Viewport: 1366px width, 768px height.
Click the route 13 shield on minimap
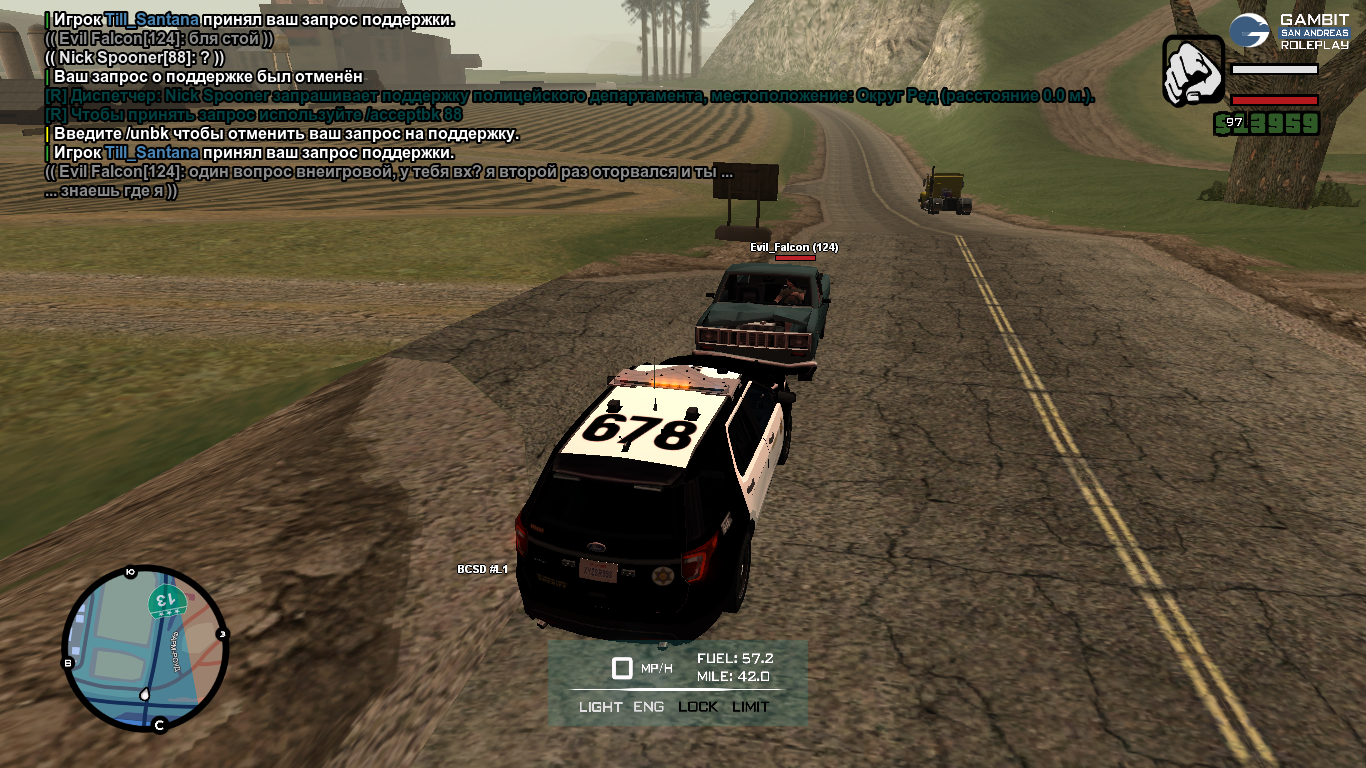164,602
